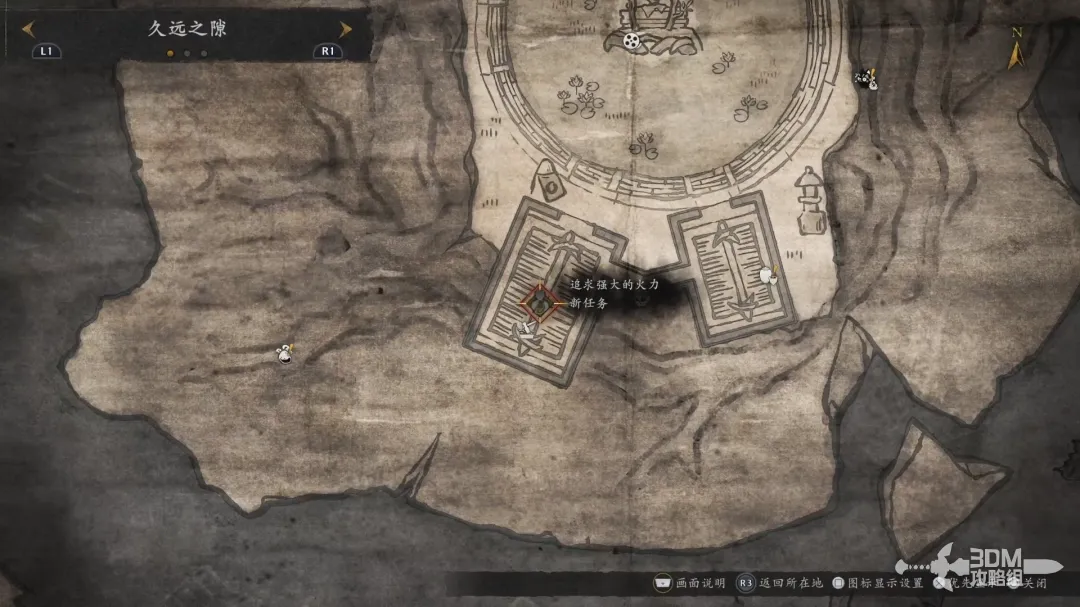
Task: Pick the cat marker on the open western terrain
Action: [x=287, y=352]
